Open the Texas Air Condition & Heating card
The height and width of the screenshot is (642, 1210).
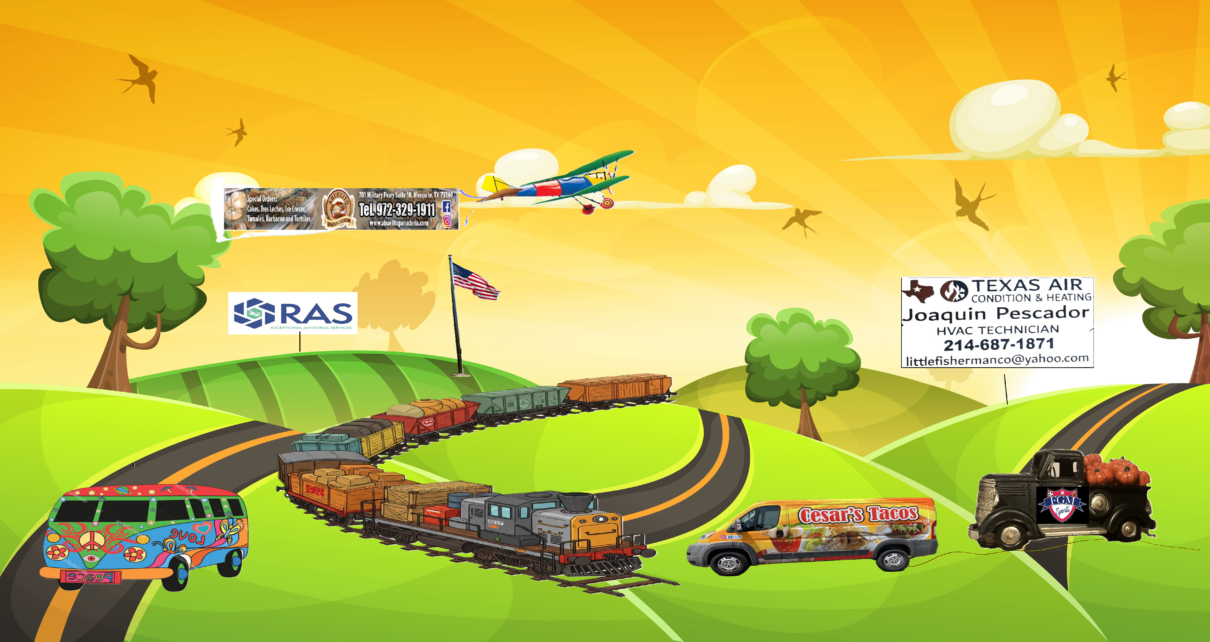click(x=997, y=322)
